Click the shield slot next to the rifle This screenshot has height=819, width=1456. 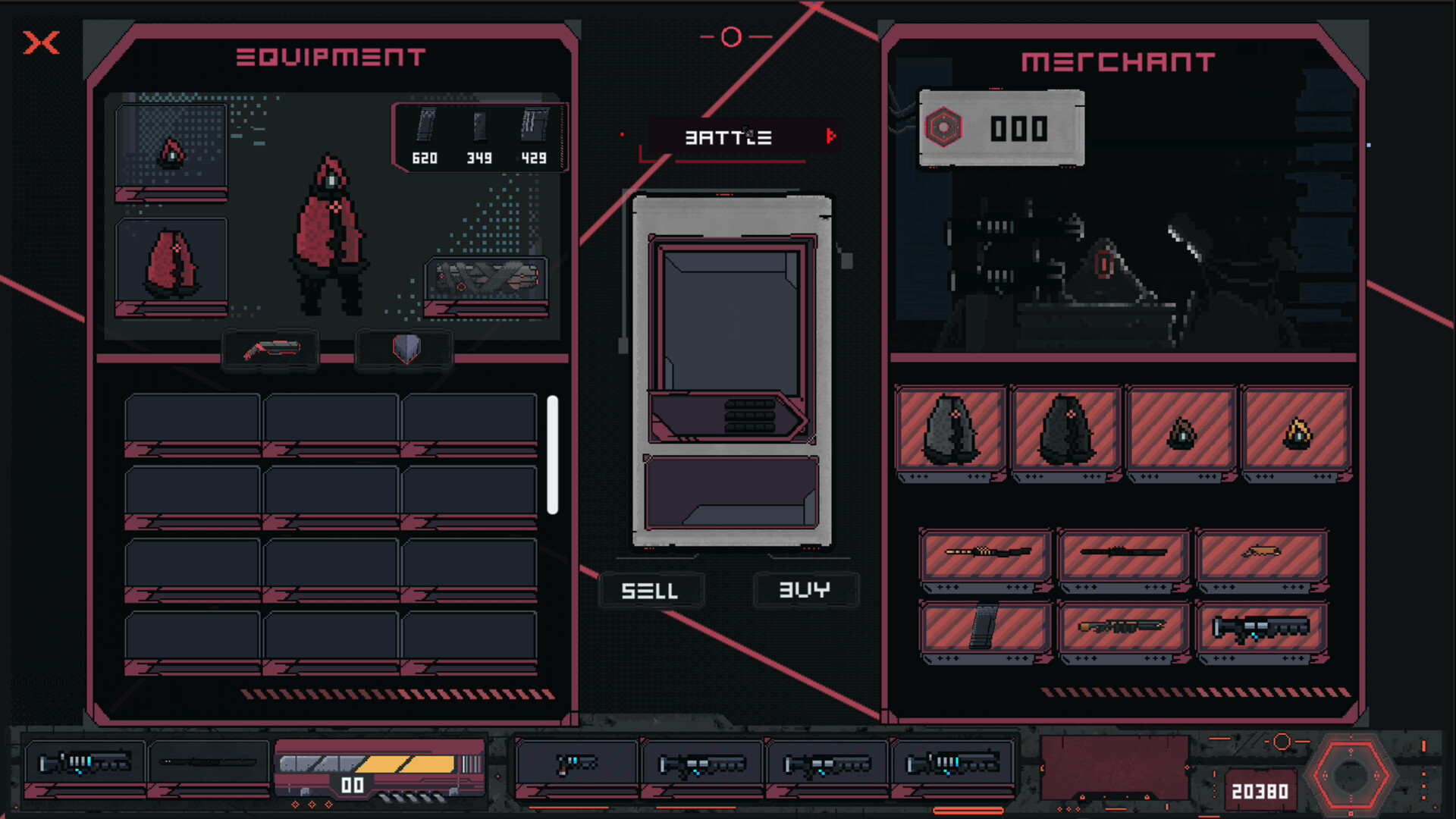pyautogui.click(x=404, y=350)
